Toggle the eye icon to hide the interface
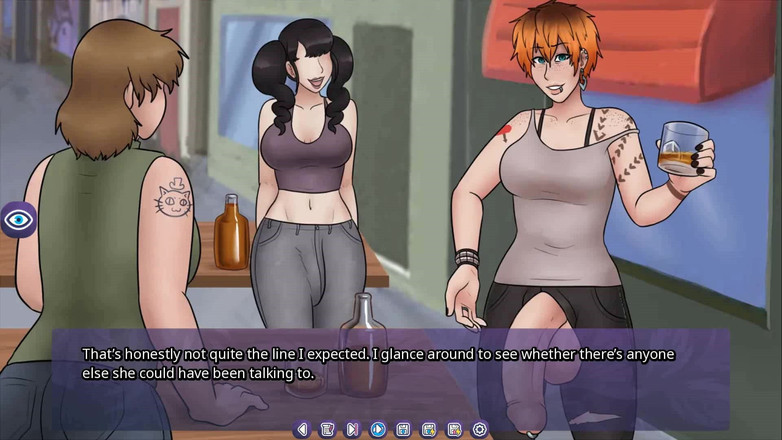782x440 pixels. [x=18, y=219]
